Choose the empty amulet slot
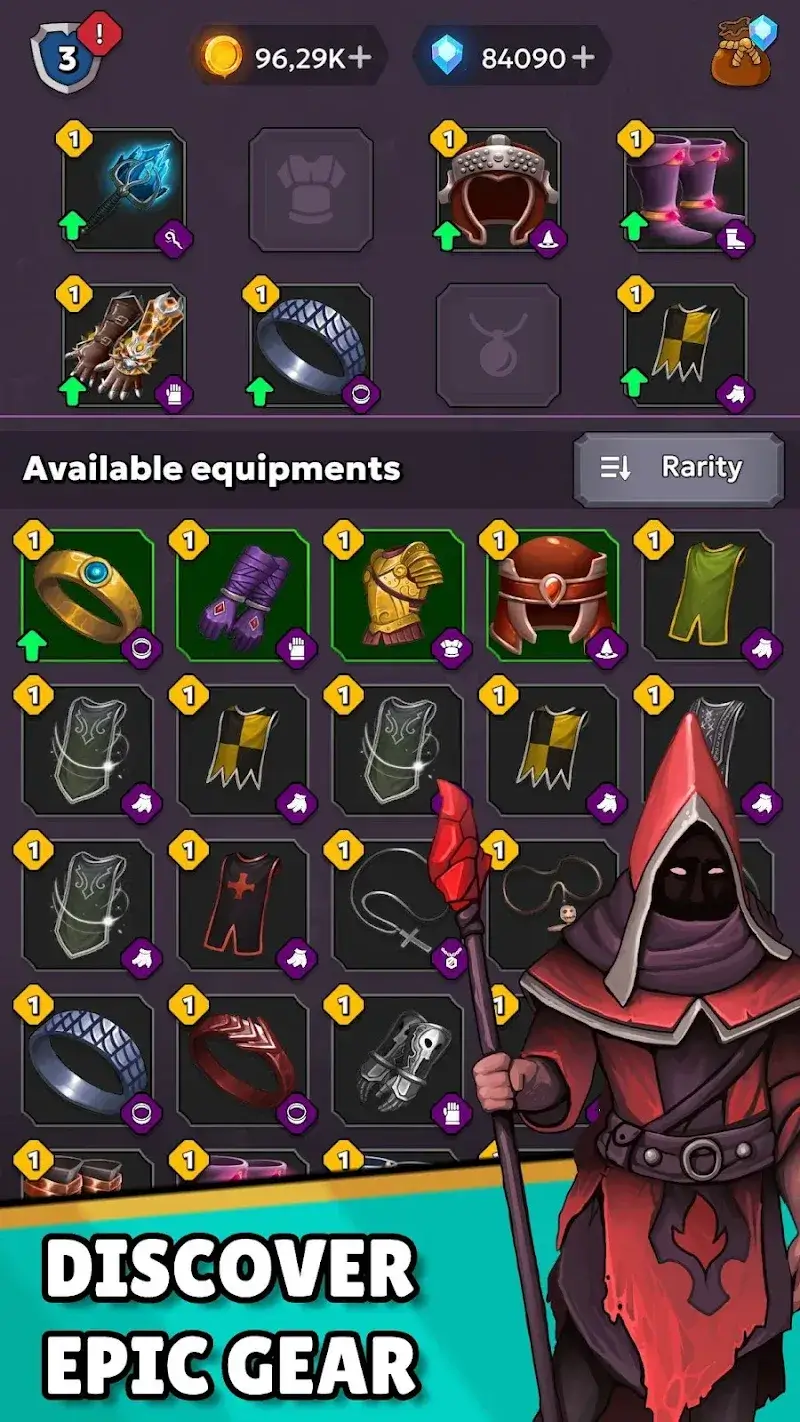 pos(498,345)
